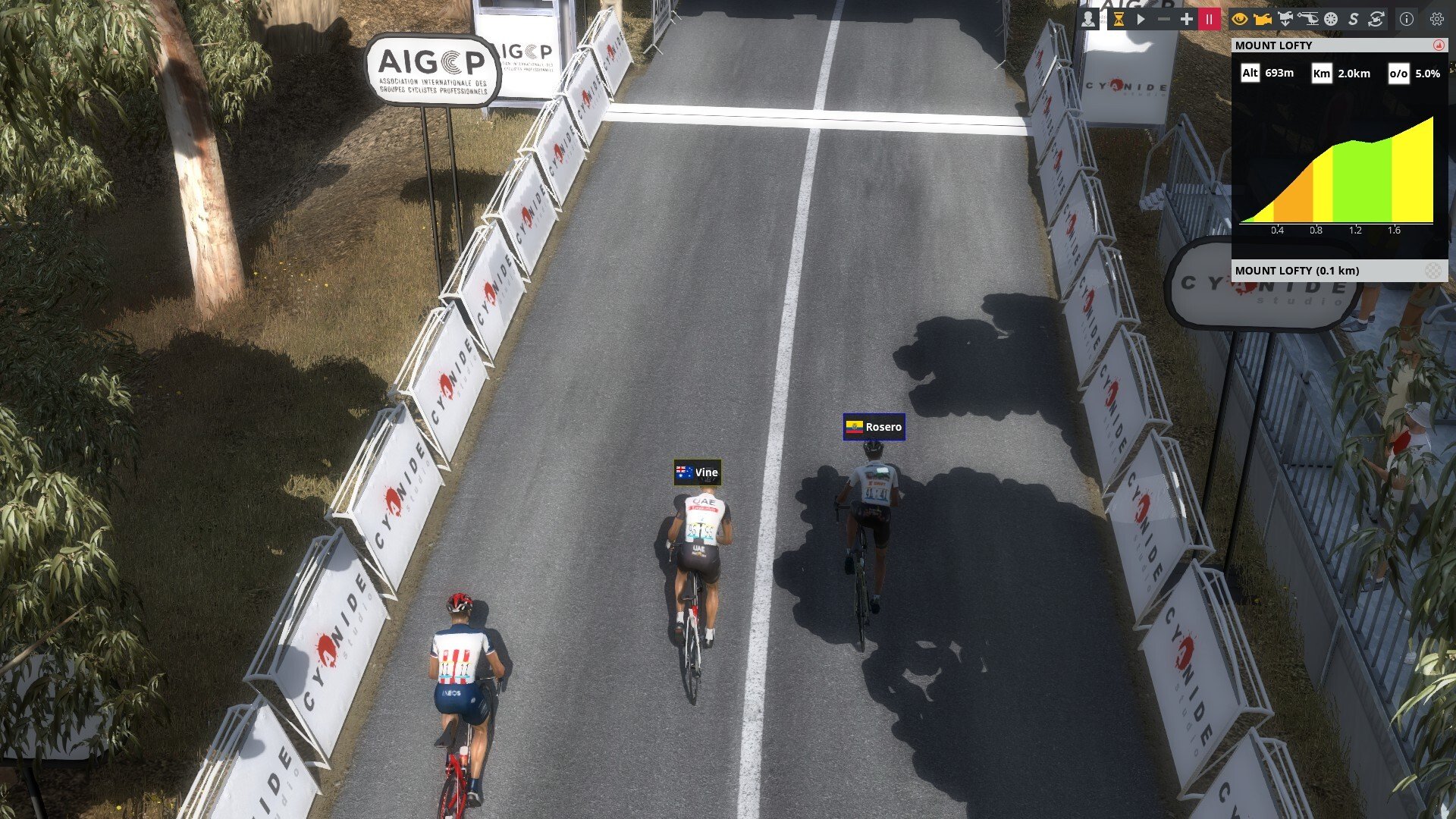The image size is (1456, 819).
Task: Switch to the helicopter camera
Action: [x=1308, y=19]
